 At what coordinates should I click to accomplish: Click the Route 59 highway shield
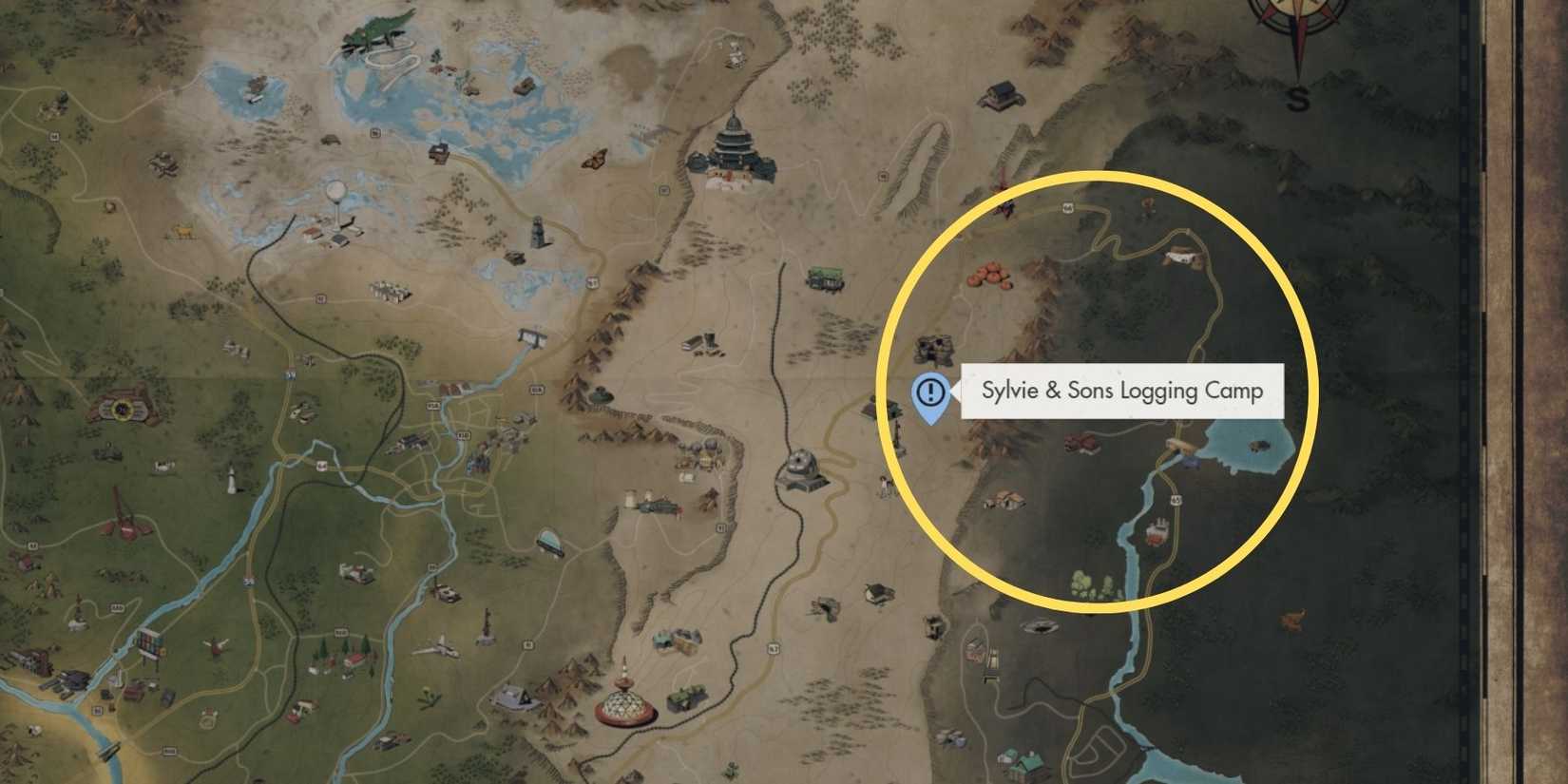point(290,375)
